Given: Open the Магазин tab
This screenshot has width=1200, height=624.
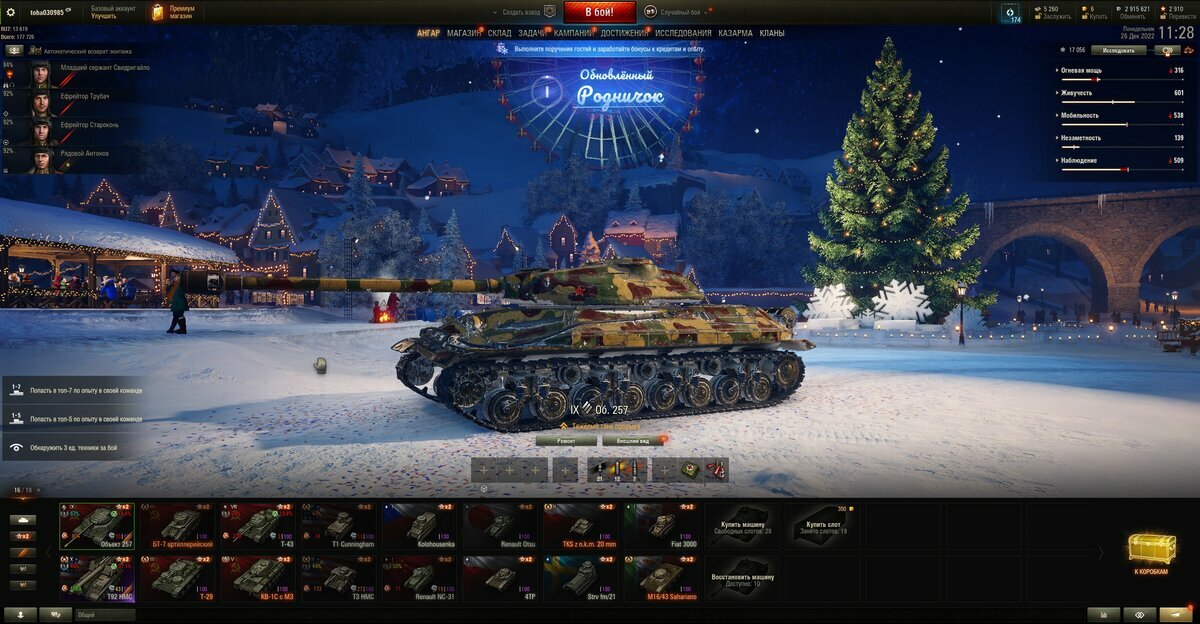Looking at the screenshot, I should pyautogui.click(x=463, y=33).
